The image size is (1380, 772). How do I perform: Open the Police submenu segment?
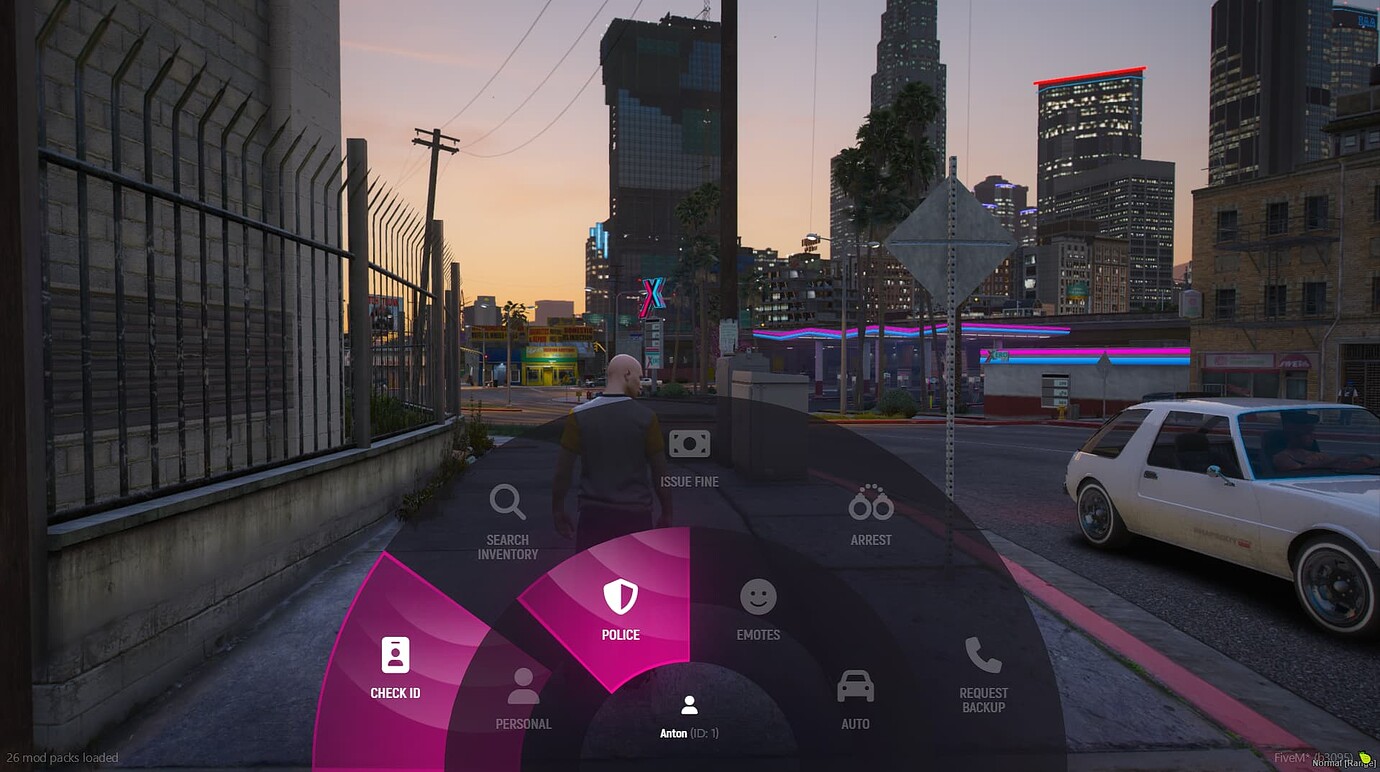[621, 610]
